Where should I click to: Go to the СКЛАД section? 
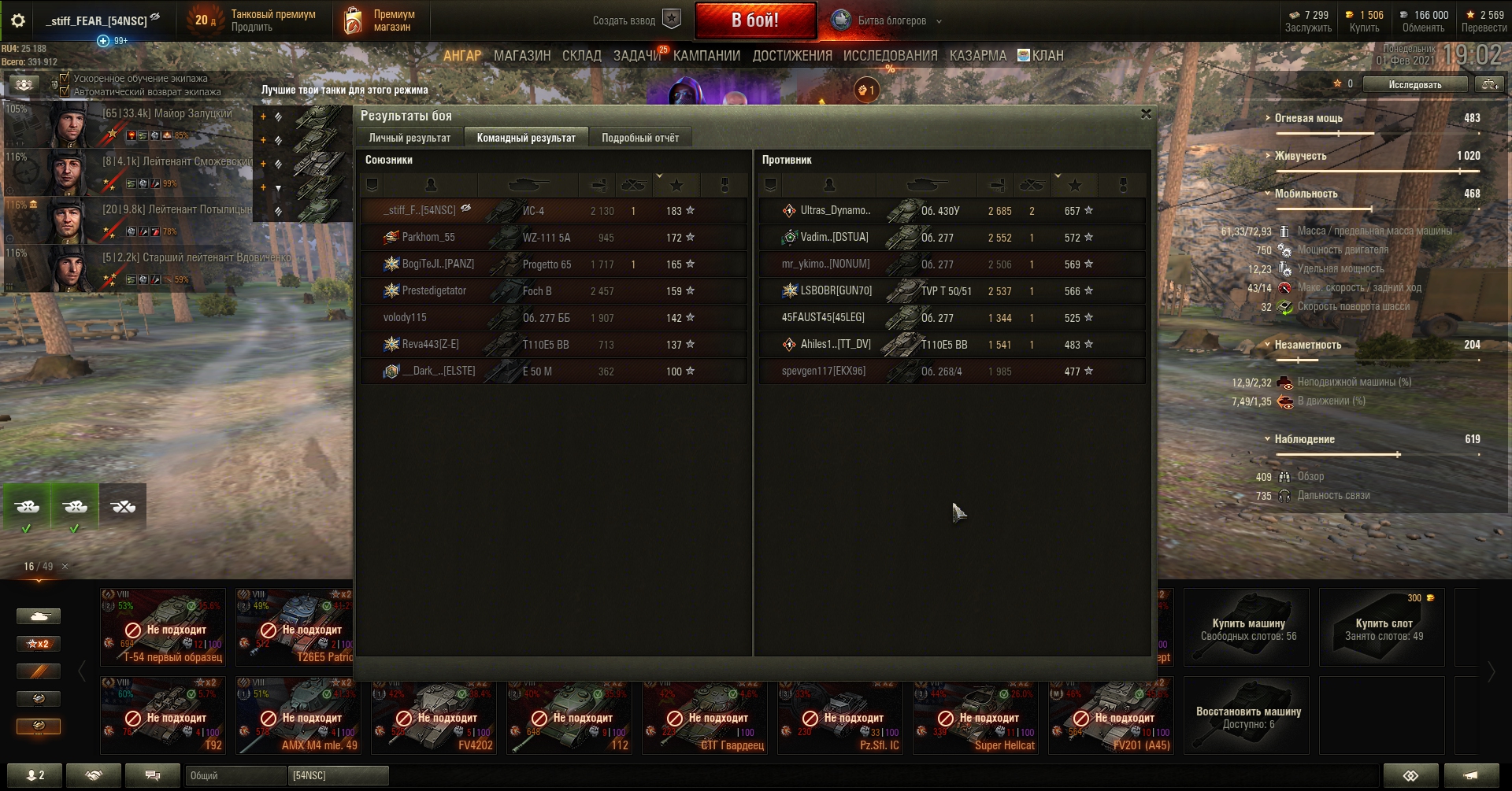pyautogui.click(x=581, y=56)
